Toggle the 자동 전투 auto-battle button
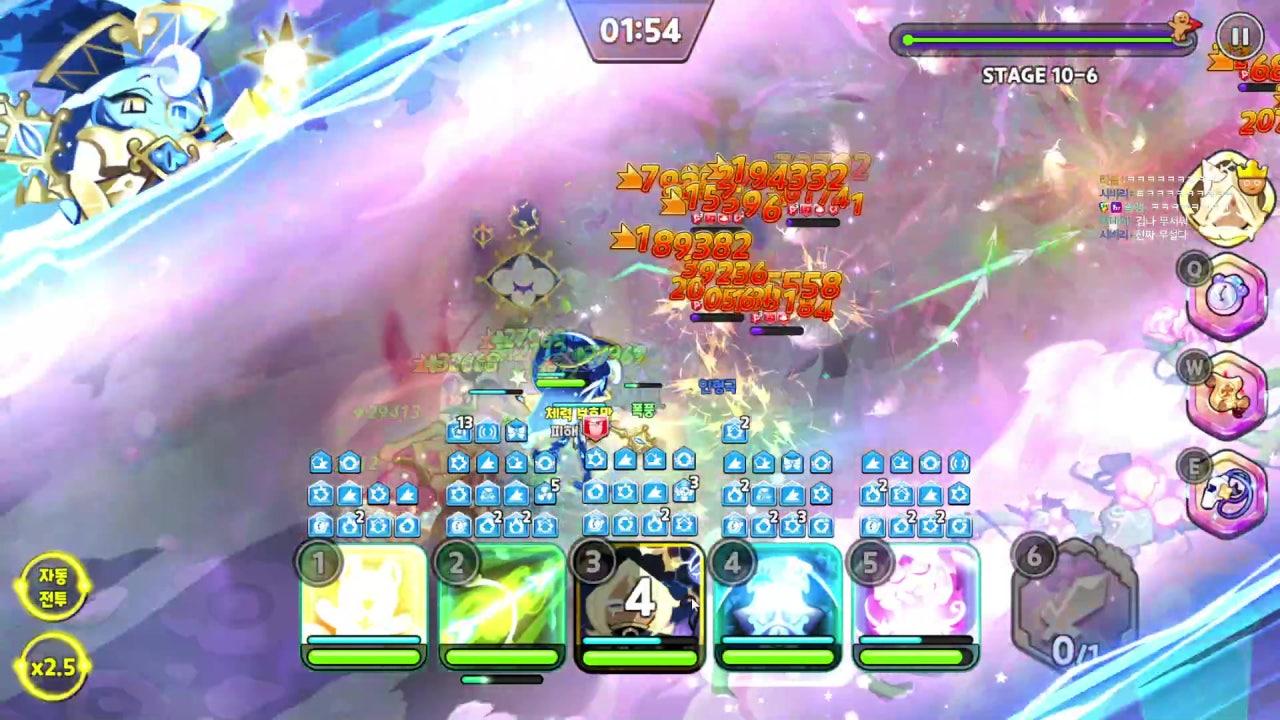The image size is (1280, 720). [53, 587]
